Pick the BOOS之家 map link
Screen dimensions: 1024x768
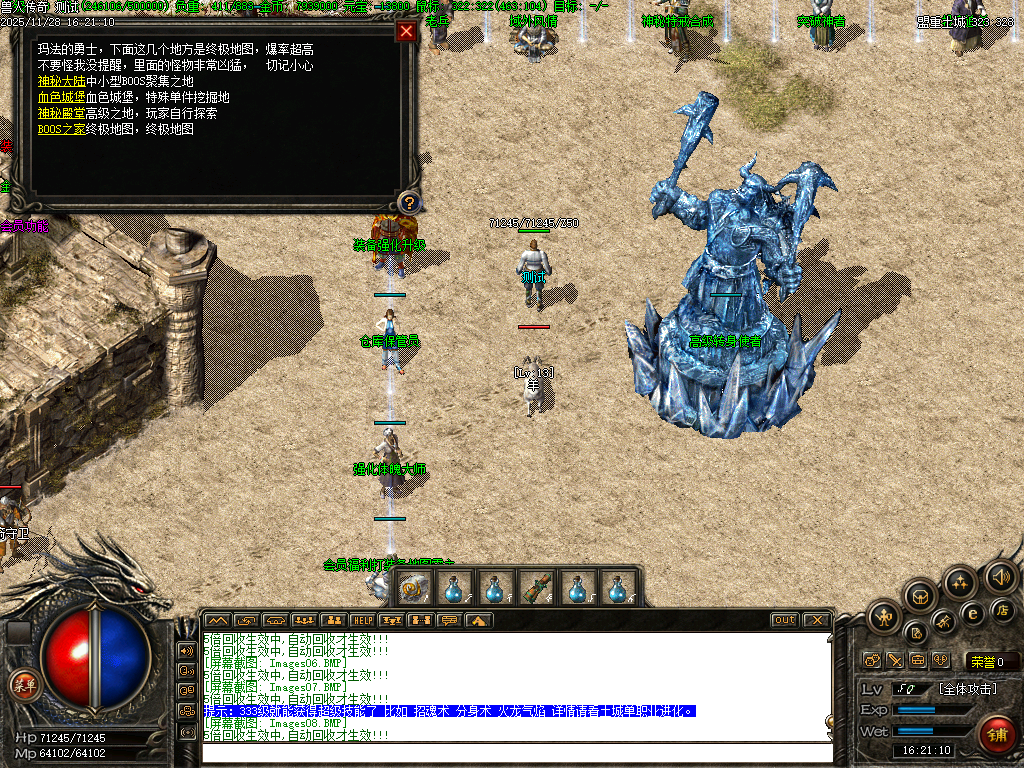click(62, 129)
